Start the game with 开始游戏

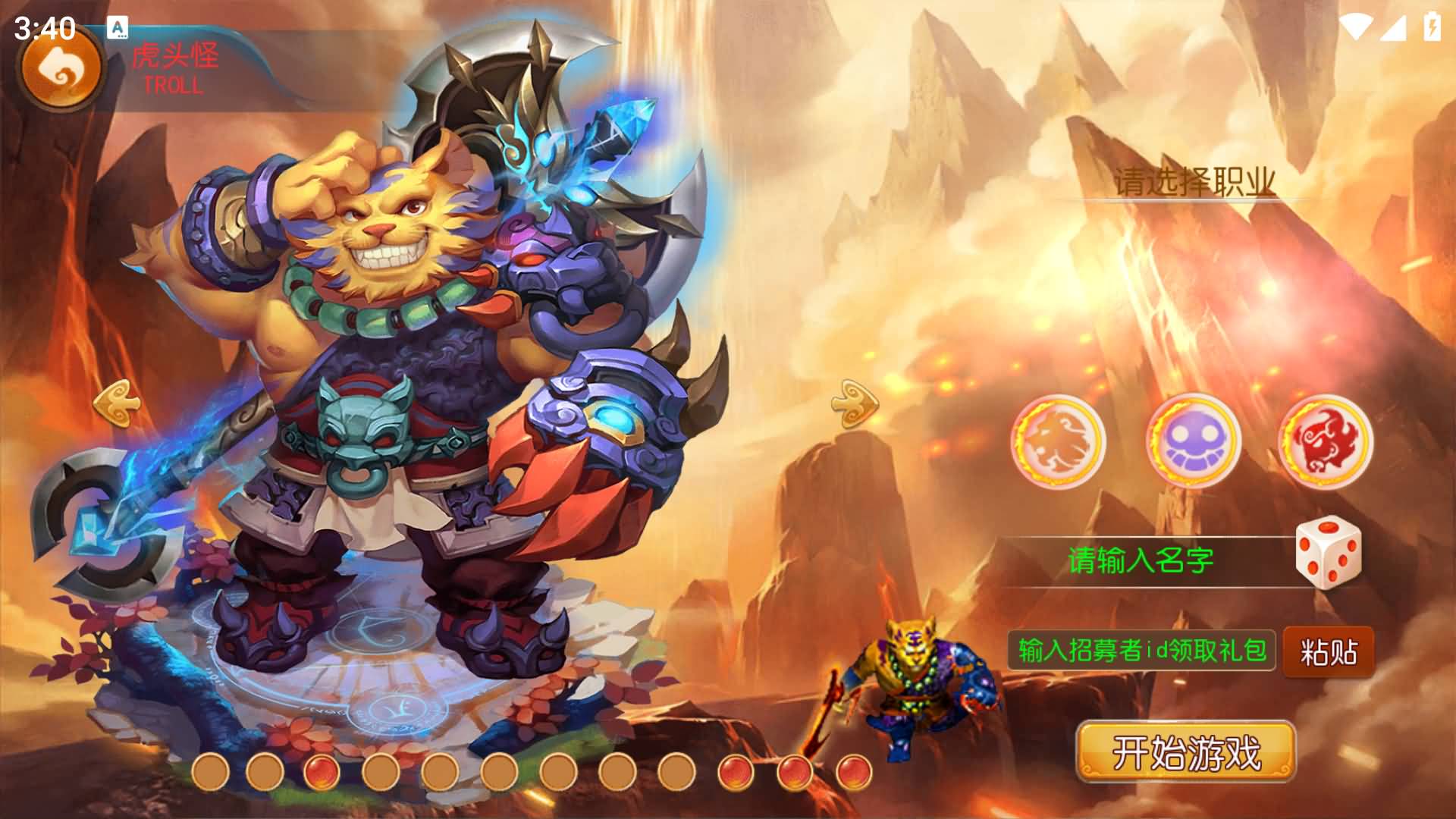click(x=1186, y=752)
